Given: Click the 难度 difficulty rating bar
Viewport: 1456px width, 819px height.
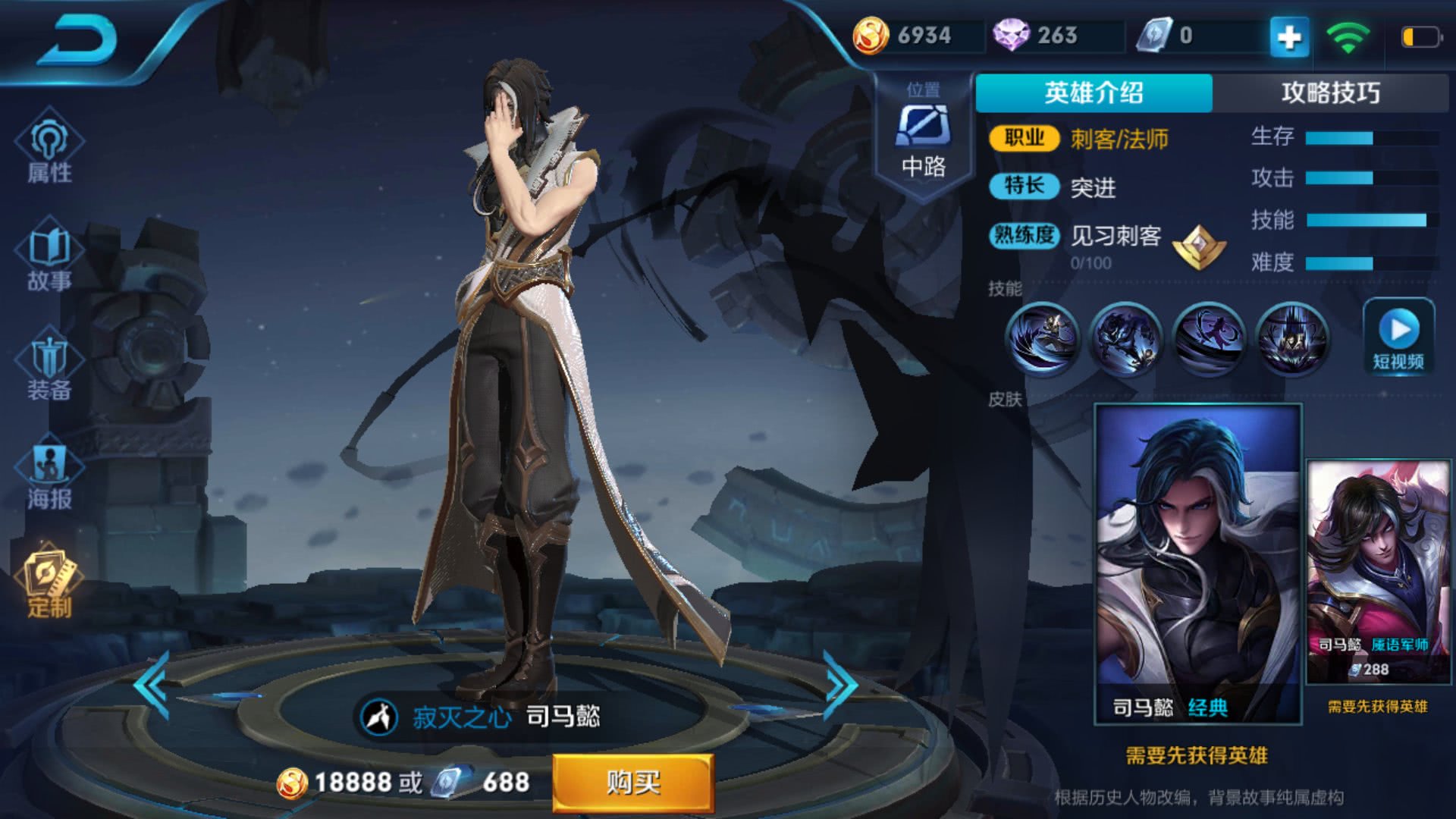Looking at the screenshot, I should [x=1357, y=265].
